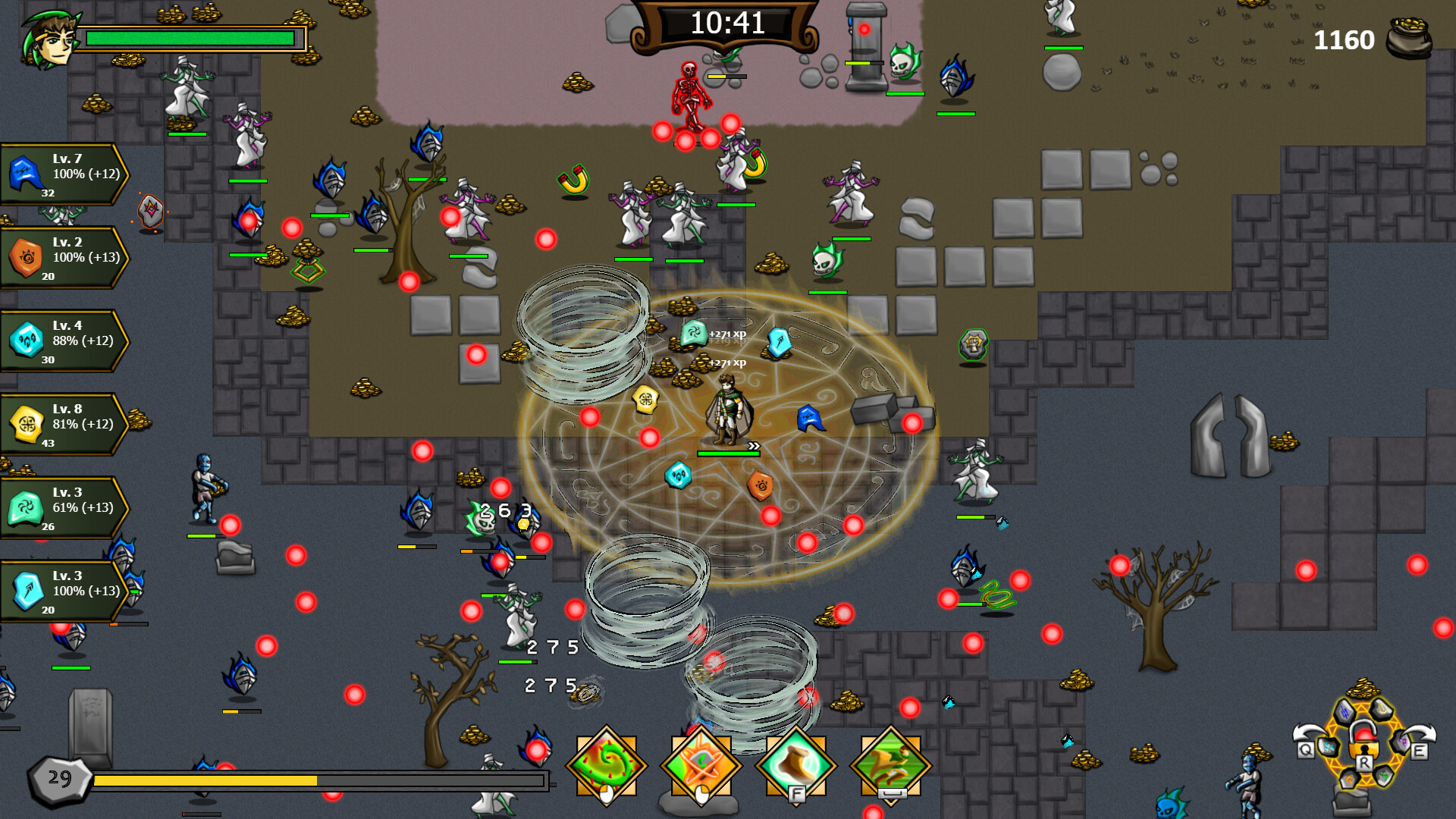Viewport: 1456px width, 819px height.
Task: Toggle the orange Lv. 2 rune panel
Action: tap(61, 257)
